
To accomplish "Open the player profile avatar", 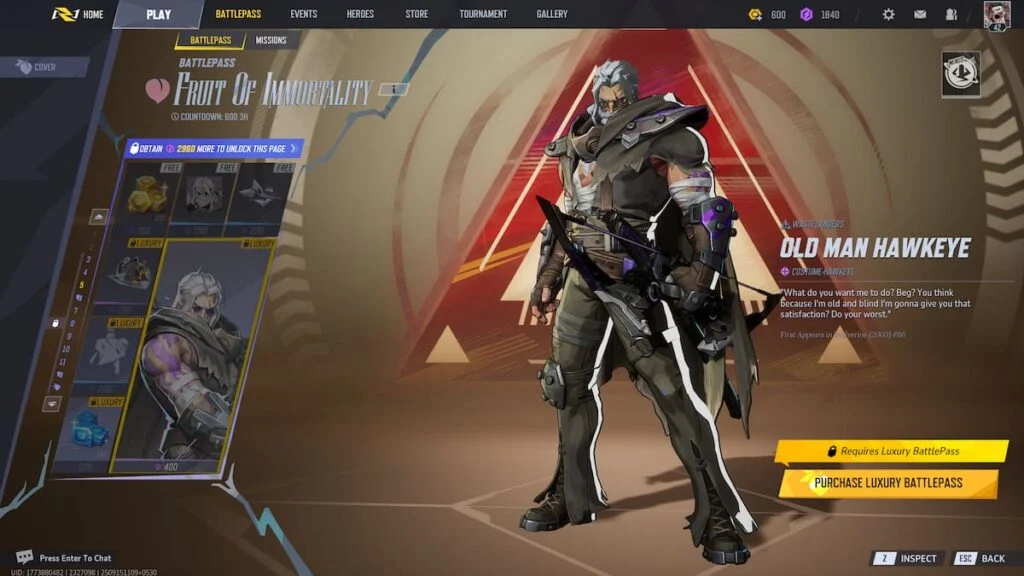I will [x=997, y=14].
